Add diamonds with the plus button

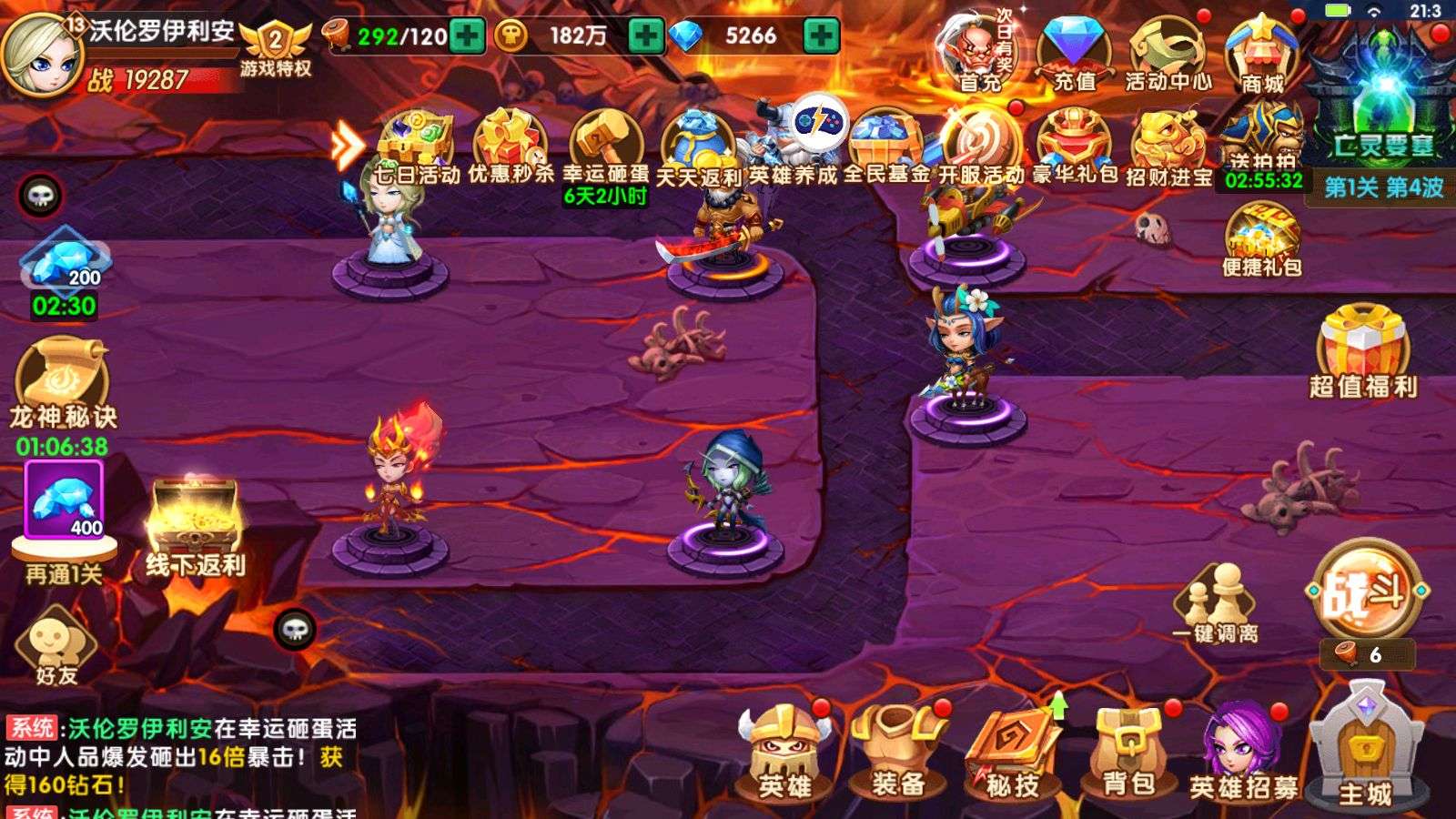[820, 36]
